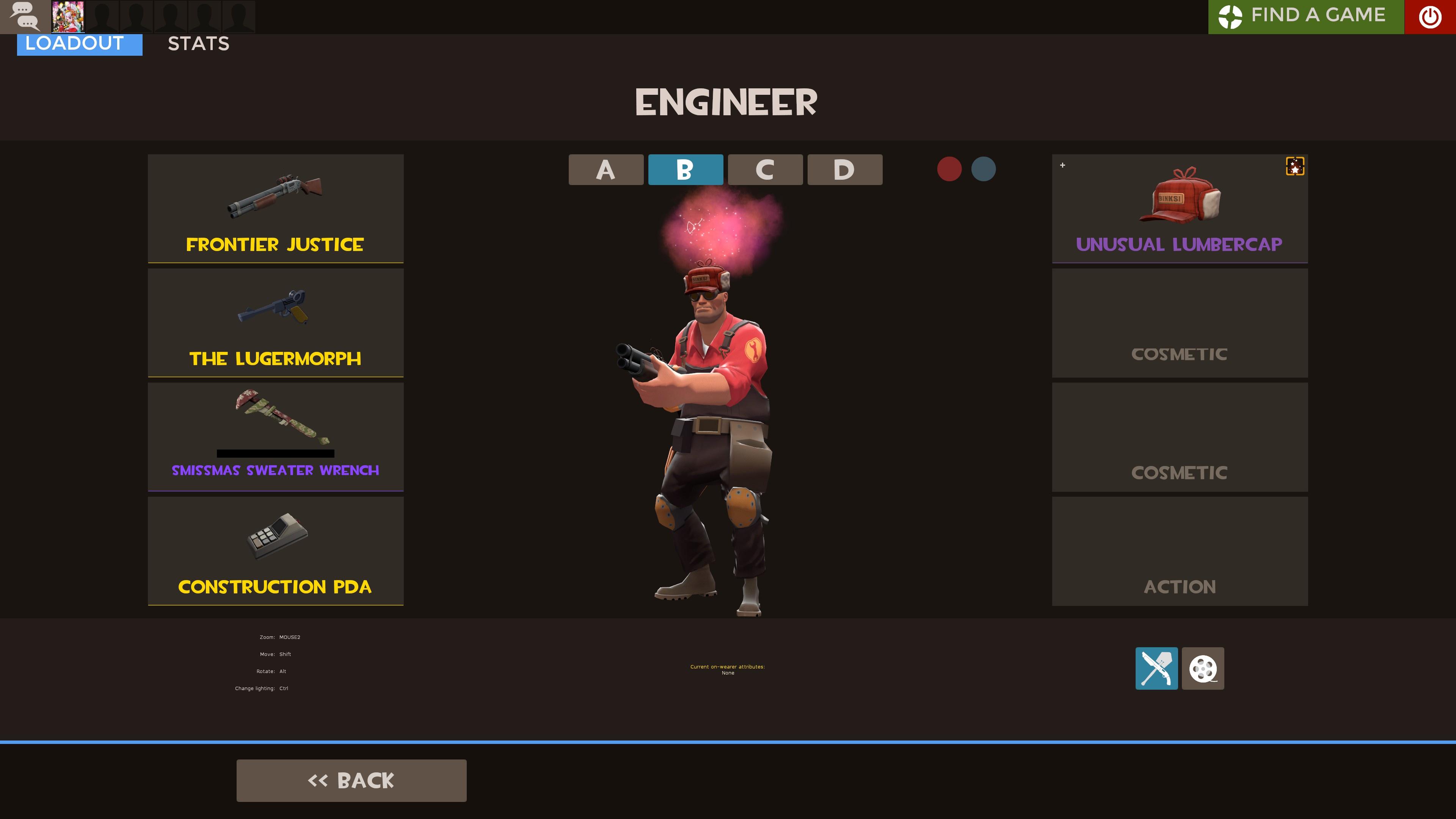The height and width of the screenshot is (819, 1456).
Task: Open the Frontier Justice weapon slot
Action: point(275,209)
